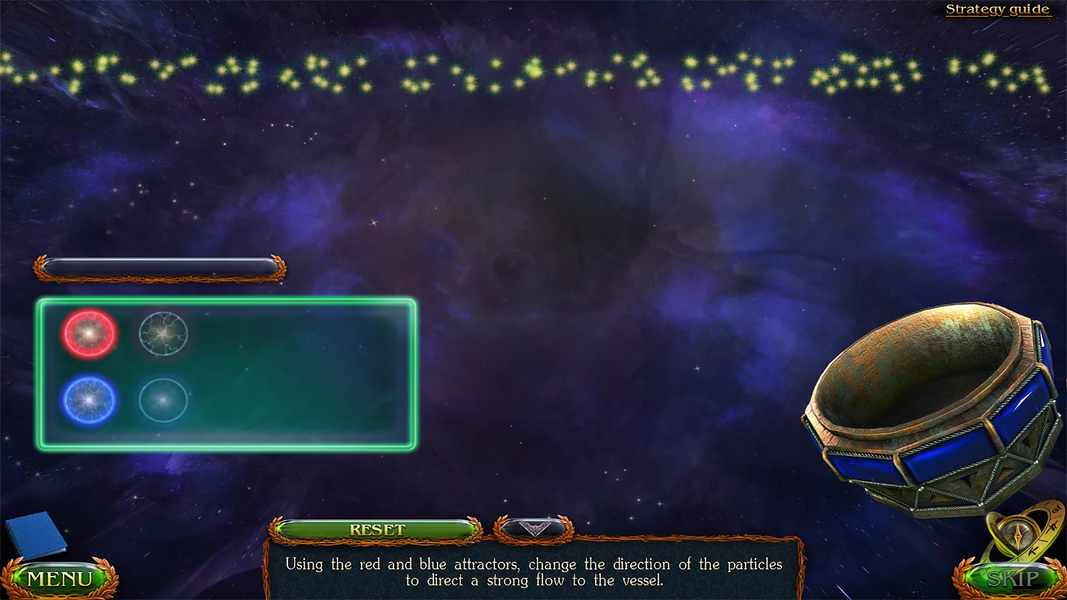Open the blue journal book
This screenshot has width=1067, height=600.
click(x=35, y=535)
